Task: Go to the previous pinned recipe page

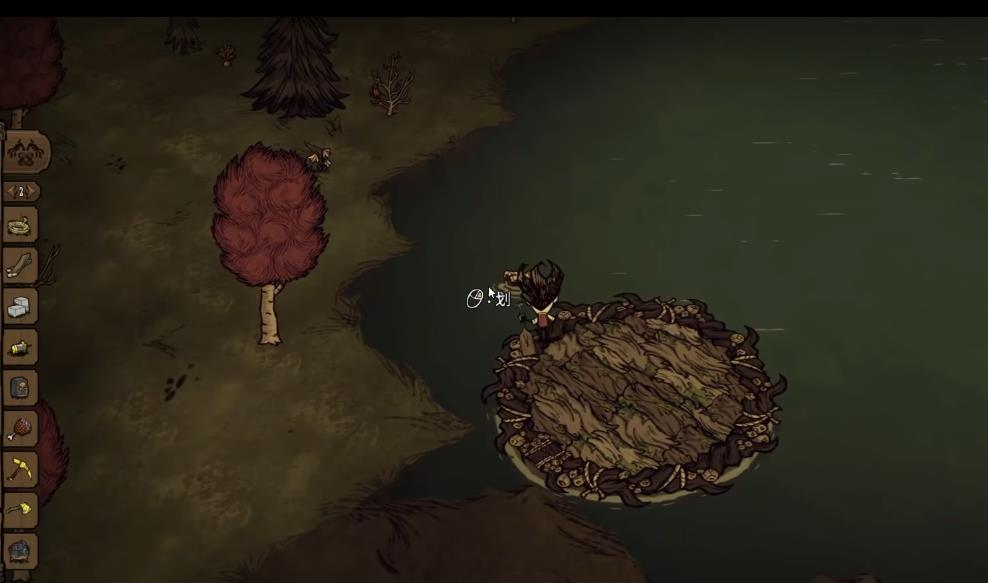Action: pos(10,191)
